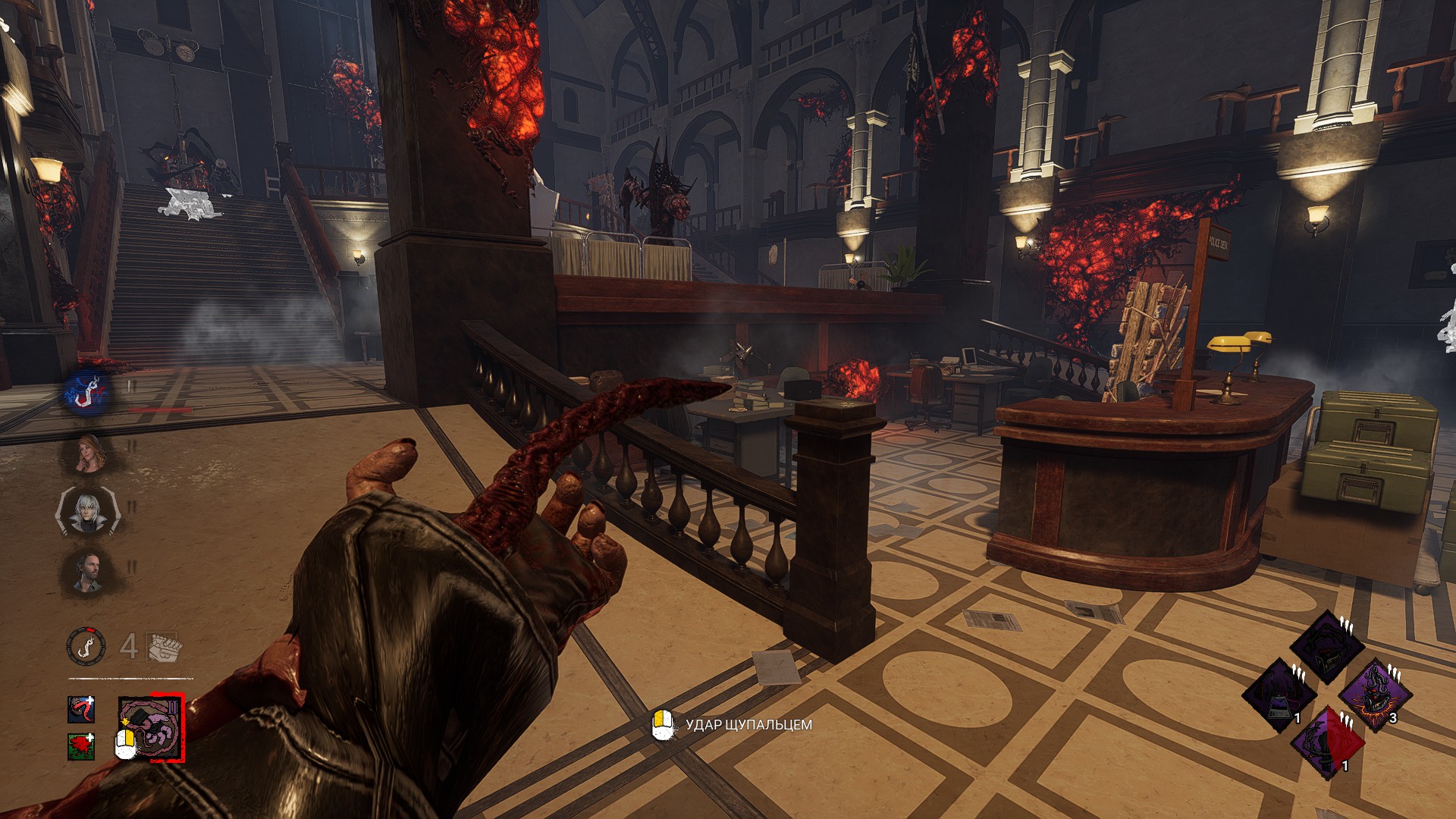Viewport: 1456px width, 819px height.
Task: Select the white-haired survivor portrait
Action: pos(86,512)
